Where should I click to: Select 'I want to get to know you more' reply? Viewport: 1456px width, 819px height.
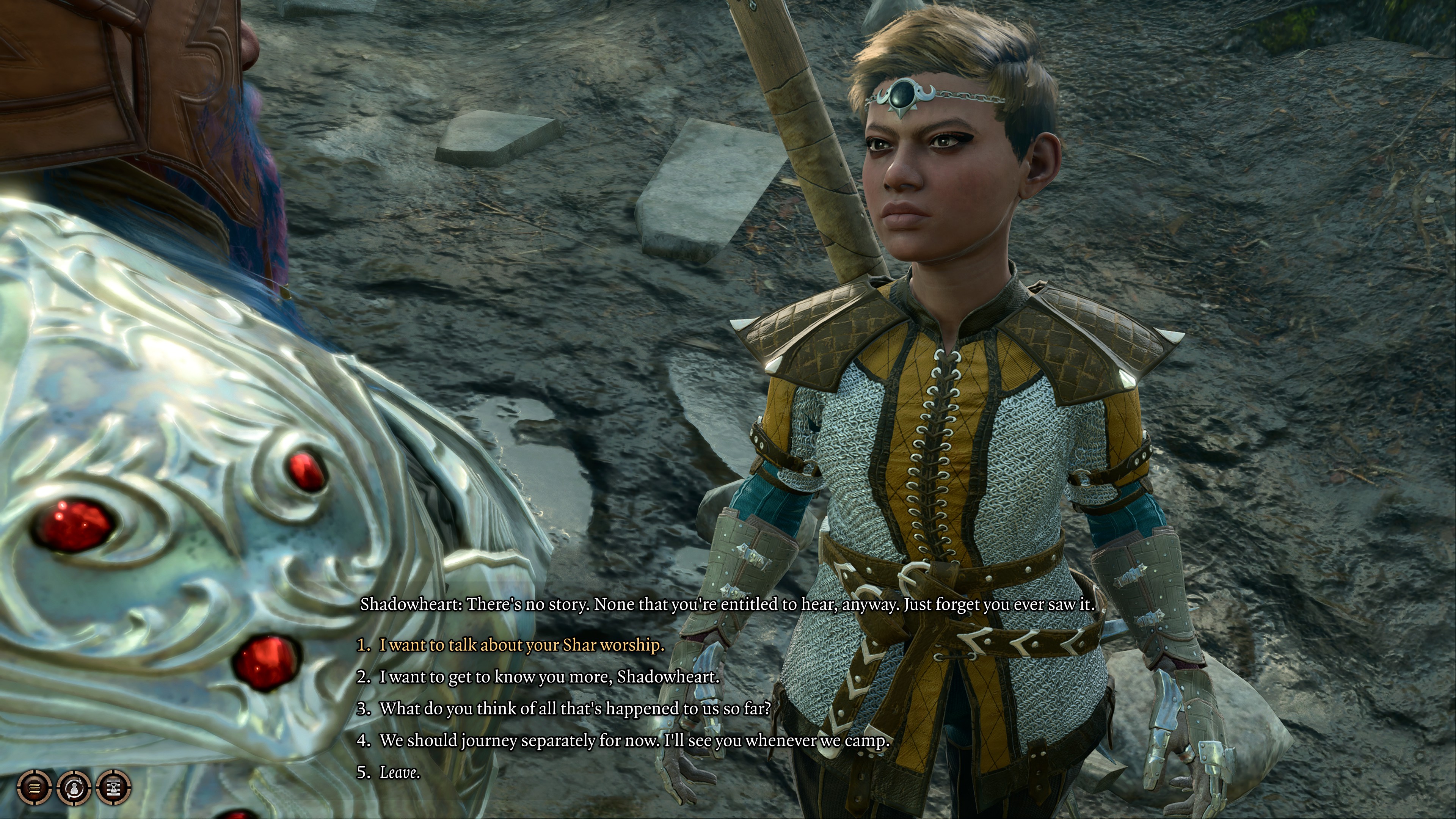[x=549, y=676]
